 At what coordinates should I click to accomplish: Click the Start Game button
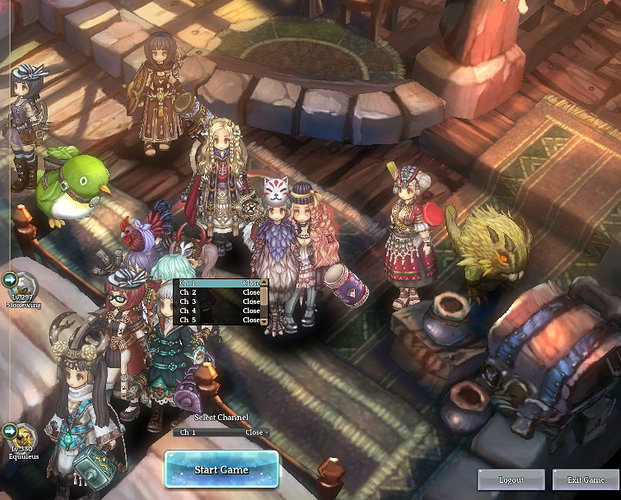pyautogui.click(x=220, y=469)
